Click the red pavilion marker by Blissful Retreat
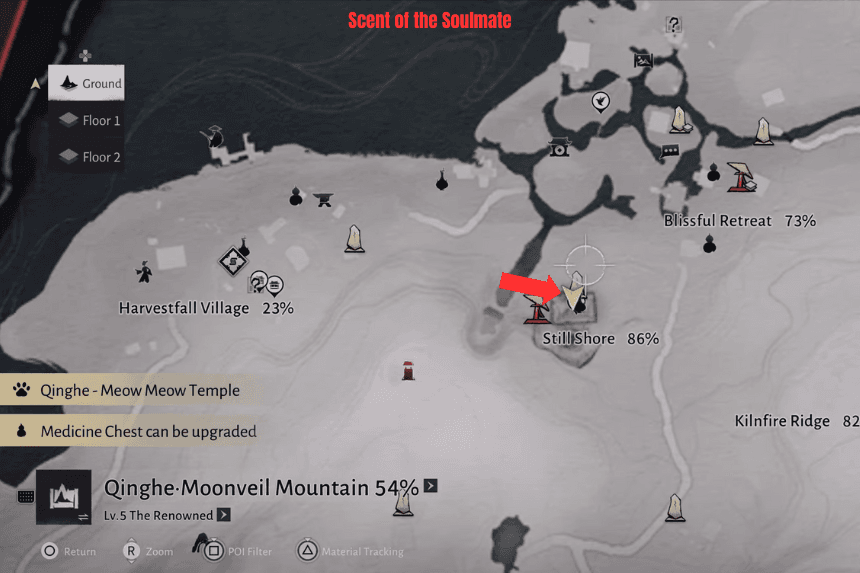This screenshot has height=573, width=860. [742, 176]
